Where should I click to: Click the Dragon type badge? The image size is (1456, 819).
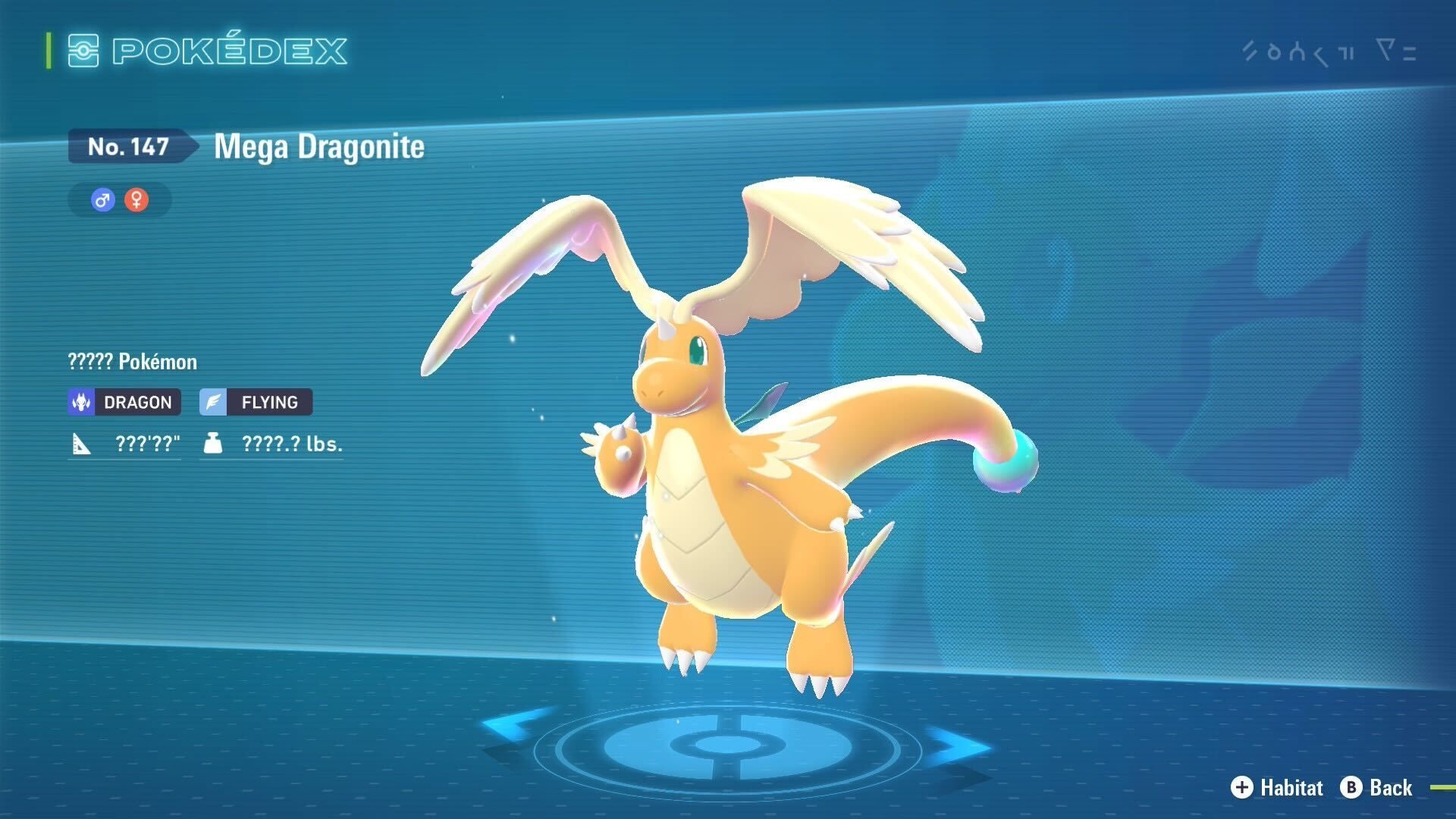(x=124, y=402)
